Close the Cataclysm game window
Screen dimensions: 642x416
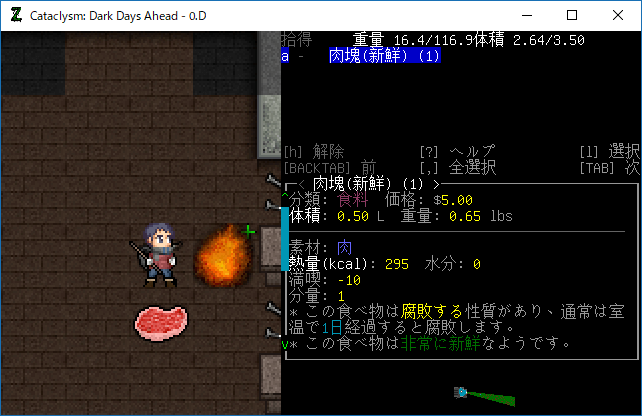[618, 15]
